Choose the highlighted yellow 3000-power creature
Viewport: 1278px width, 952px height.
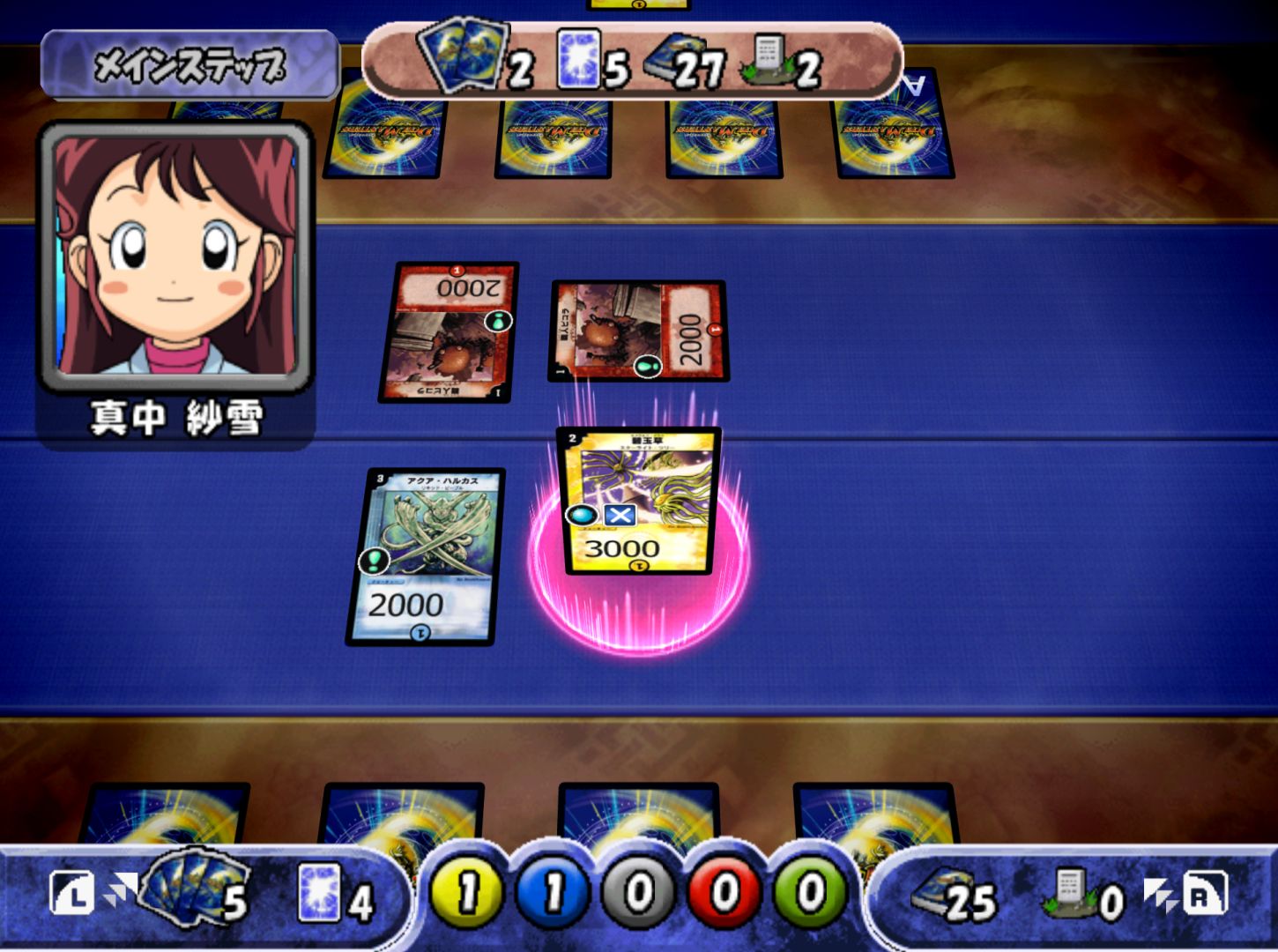pos(638,501)
